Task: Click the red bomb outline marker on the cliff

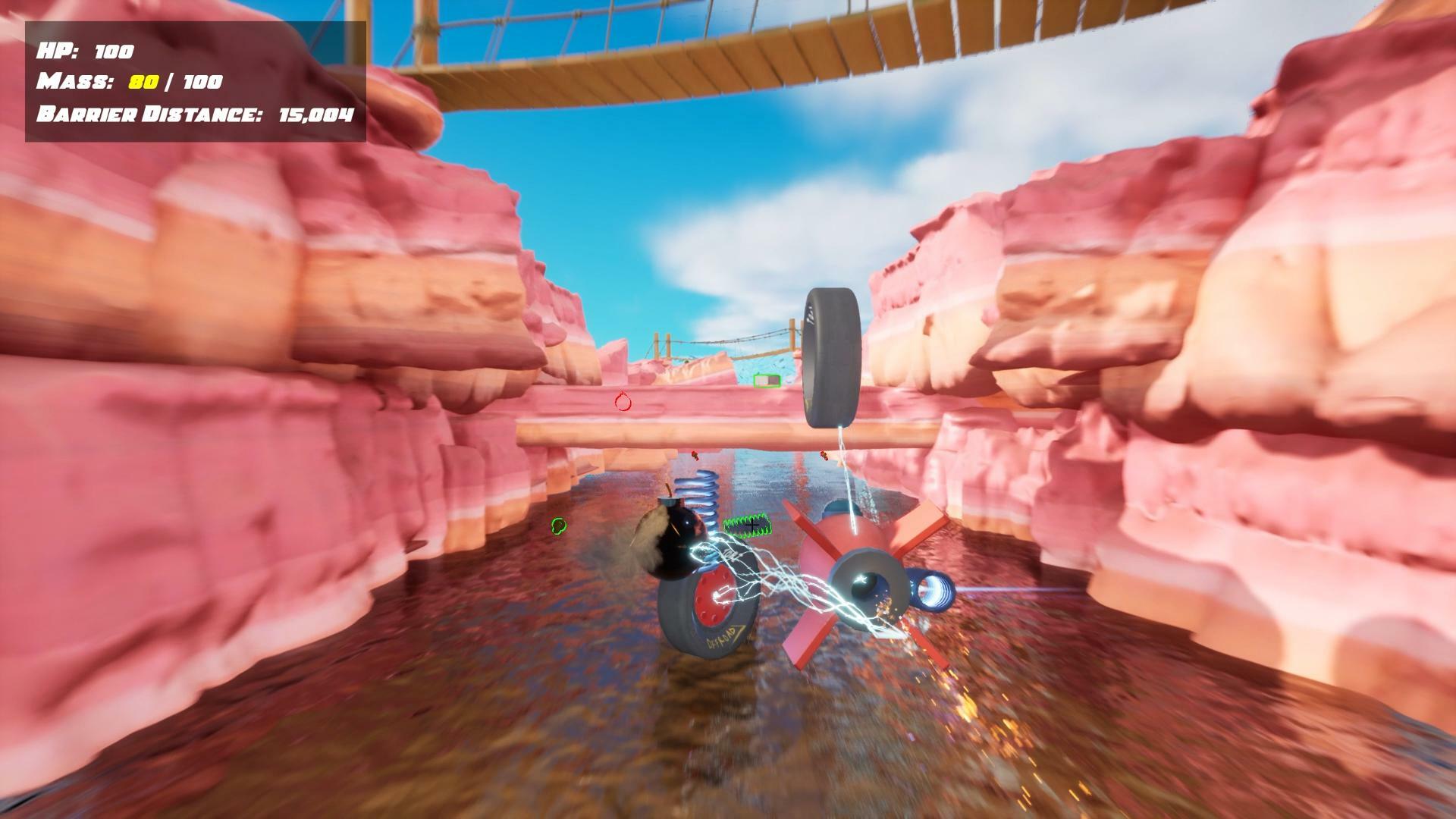Action: pyautogui.click(x=623, y=401)
